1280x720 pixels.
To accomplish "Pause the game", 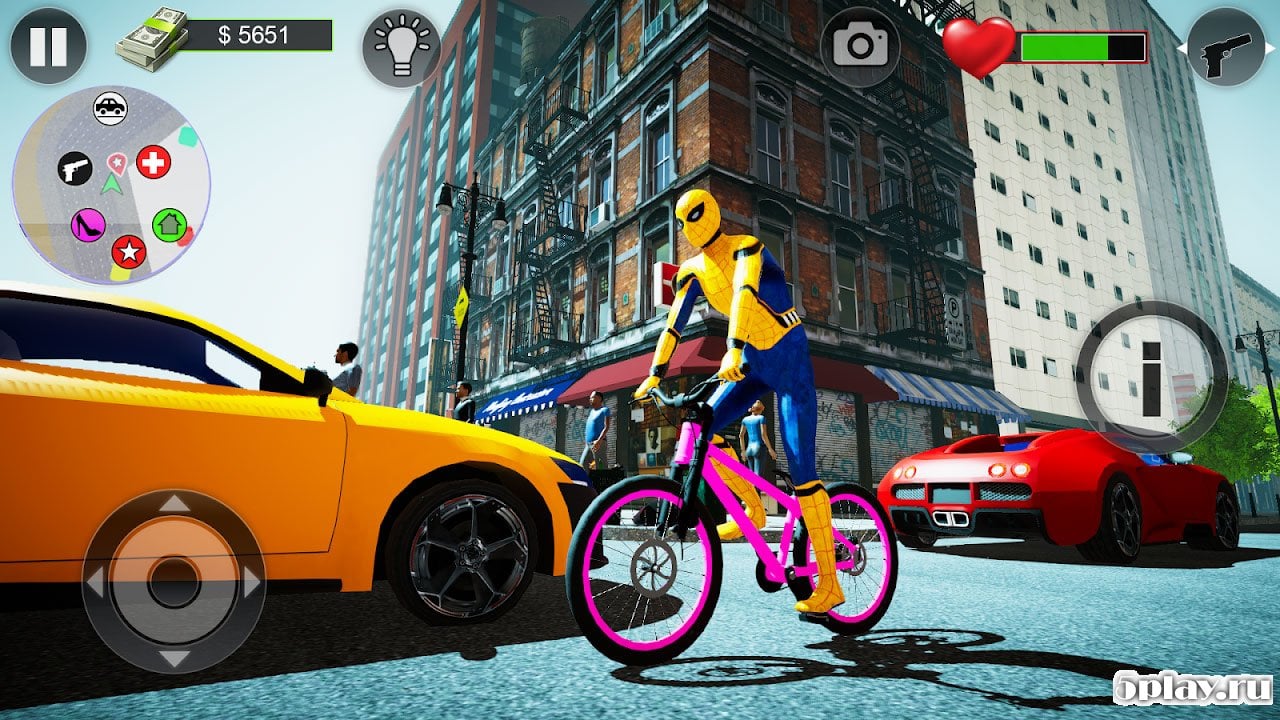I will click(x=48, y=46).
